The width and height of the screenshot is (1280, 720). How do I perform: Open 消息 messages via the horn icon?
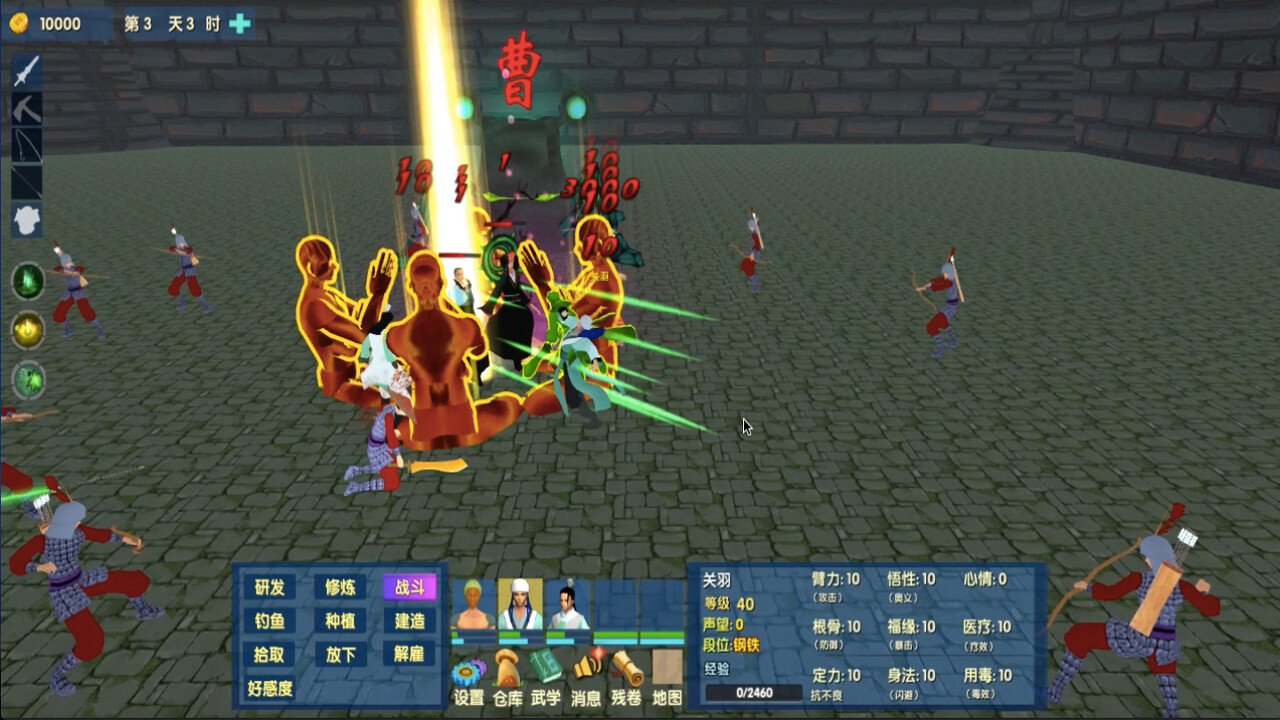coord(586,666)
